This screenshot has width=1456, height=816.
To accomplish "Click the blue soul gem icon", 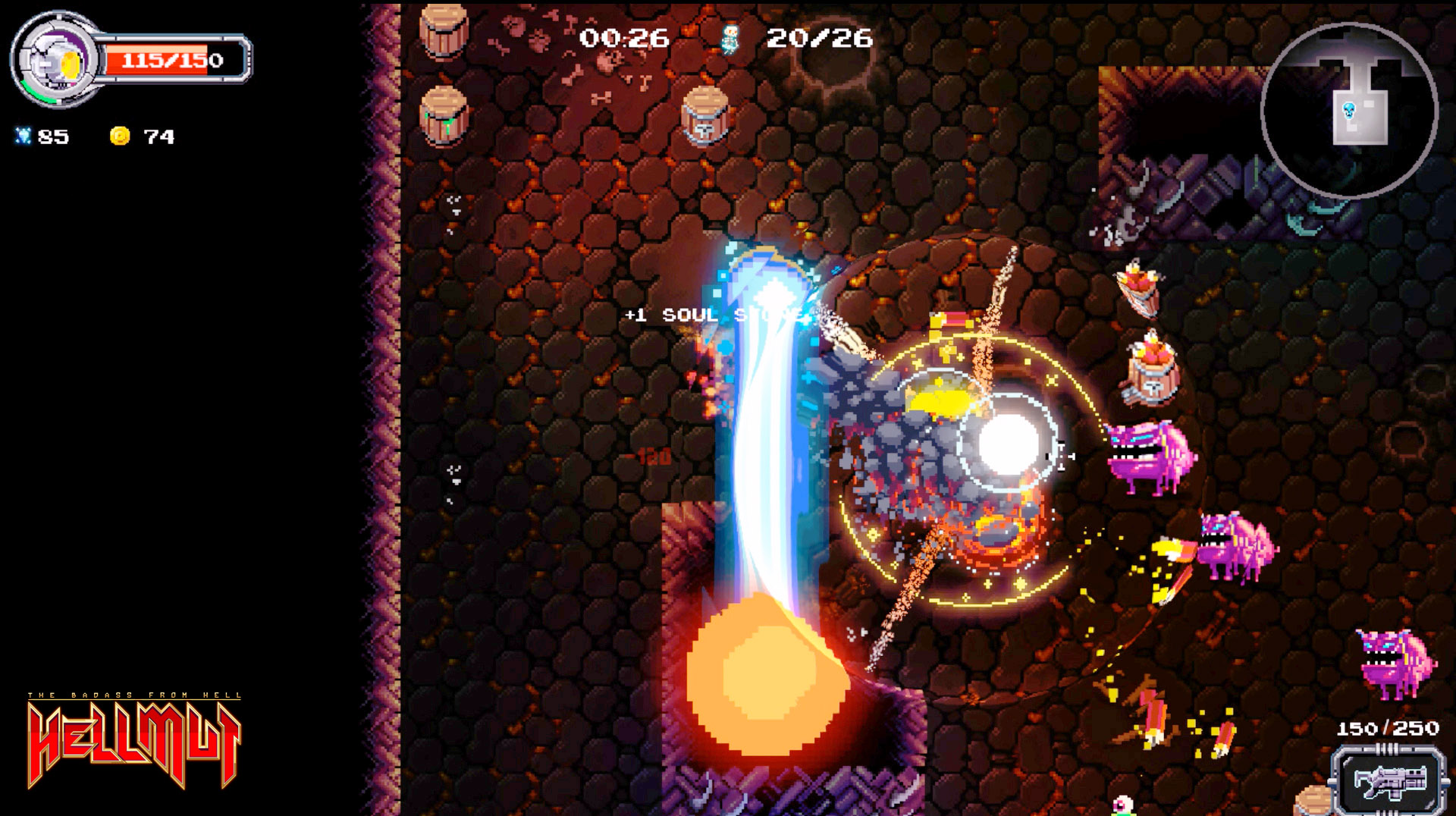I will click(25, 137).
